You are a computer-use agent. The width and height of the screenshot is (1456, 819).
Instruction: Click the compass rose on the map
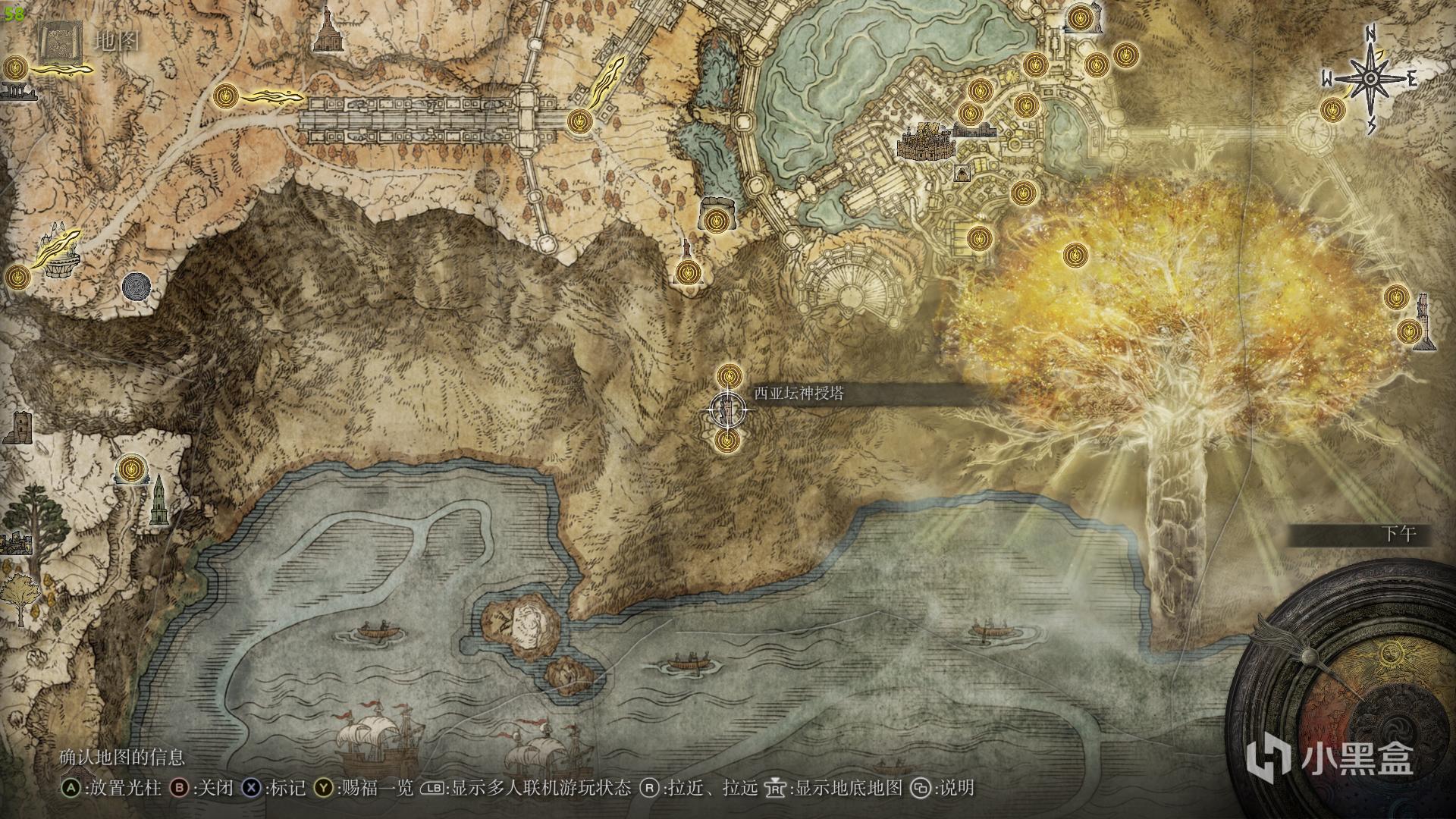pos(1371,80)
